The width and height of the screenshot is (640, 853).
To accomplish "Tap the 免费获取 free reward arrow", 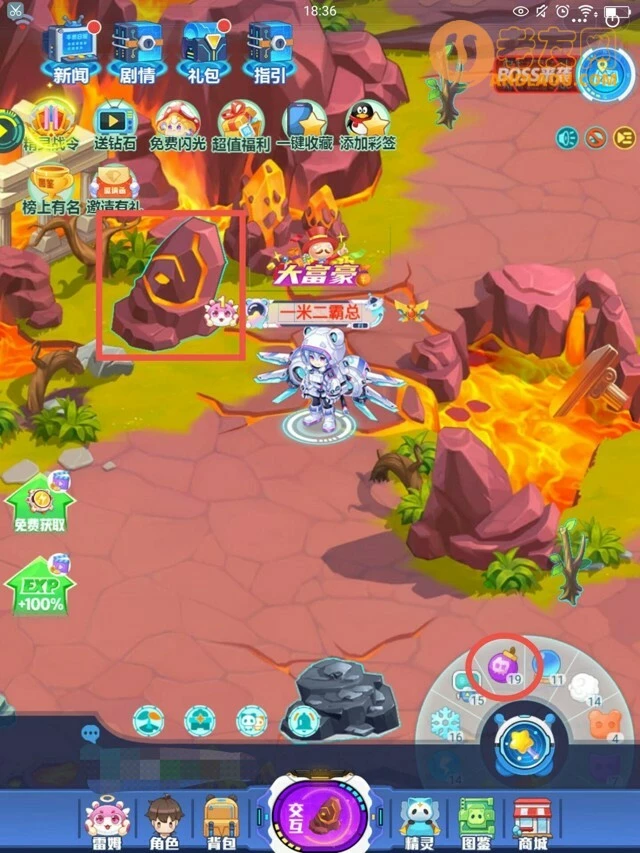I will pyautogui.click(x=39, y=506).
